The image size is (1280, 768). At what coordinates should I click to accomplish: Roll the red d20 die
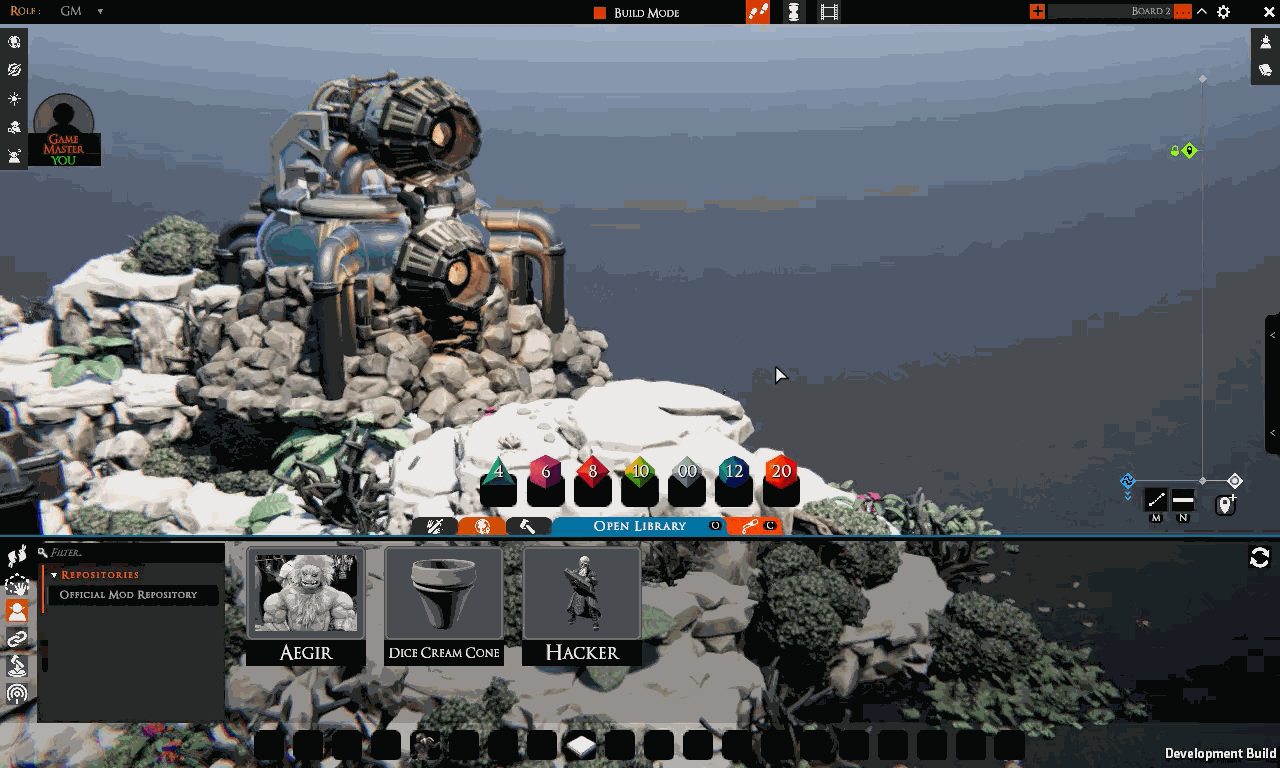(781, 472)
